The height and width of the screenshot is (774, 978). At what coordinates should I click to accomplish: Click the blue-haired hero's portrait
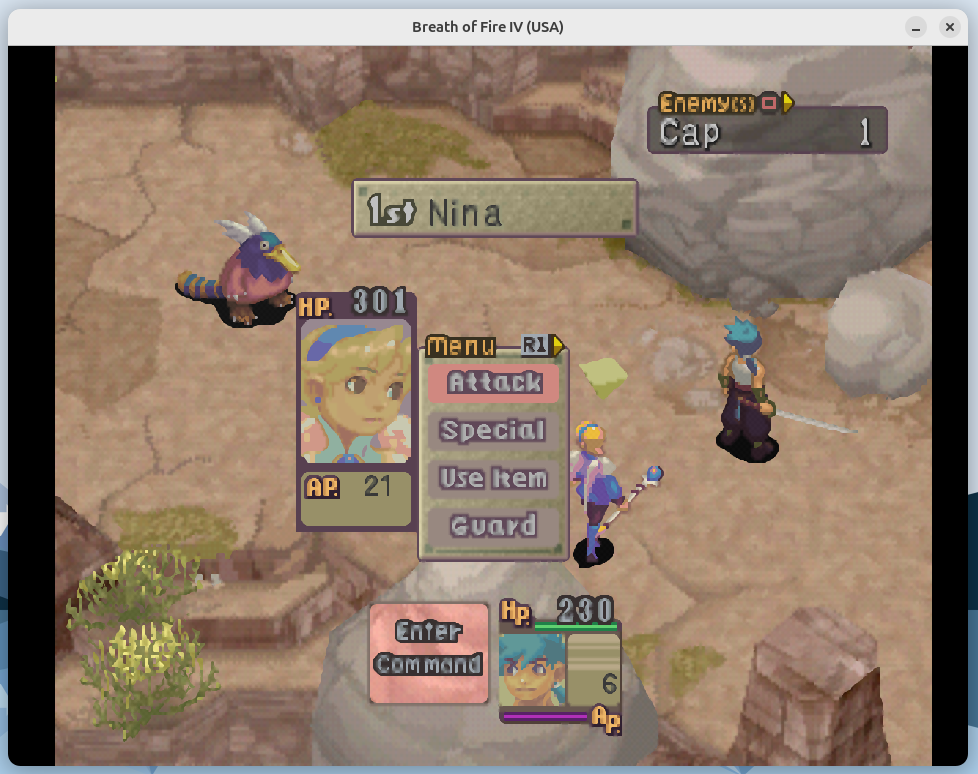pyautogui.click(x=532, y=668)
